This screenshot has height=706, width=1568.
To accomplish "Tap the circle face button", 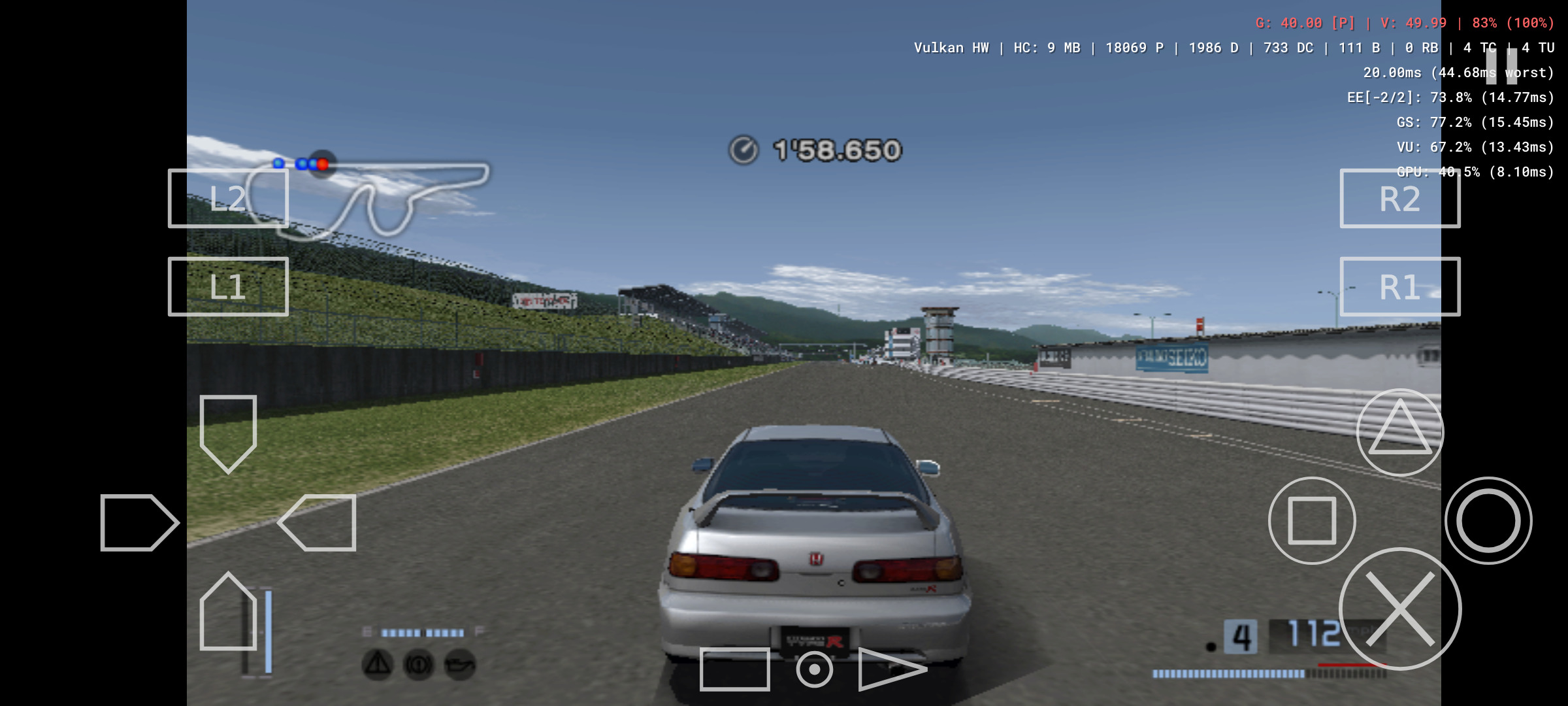I will pos(1488,520).
